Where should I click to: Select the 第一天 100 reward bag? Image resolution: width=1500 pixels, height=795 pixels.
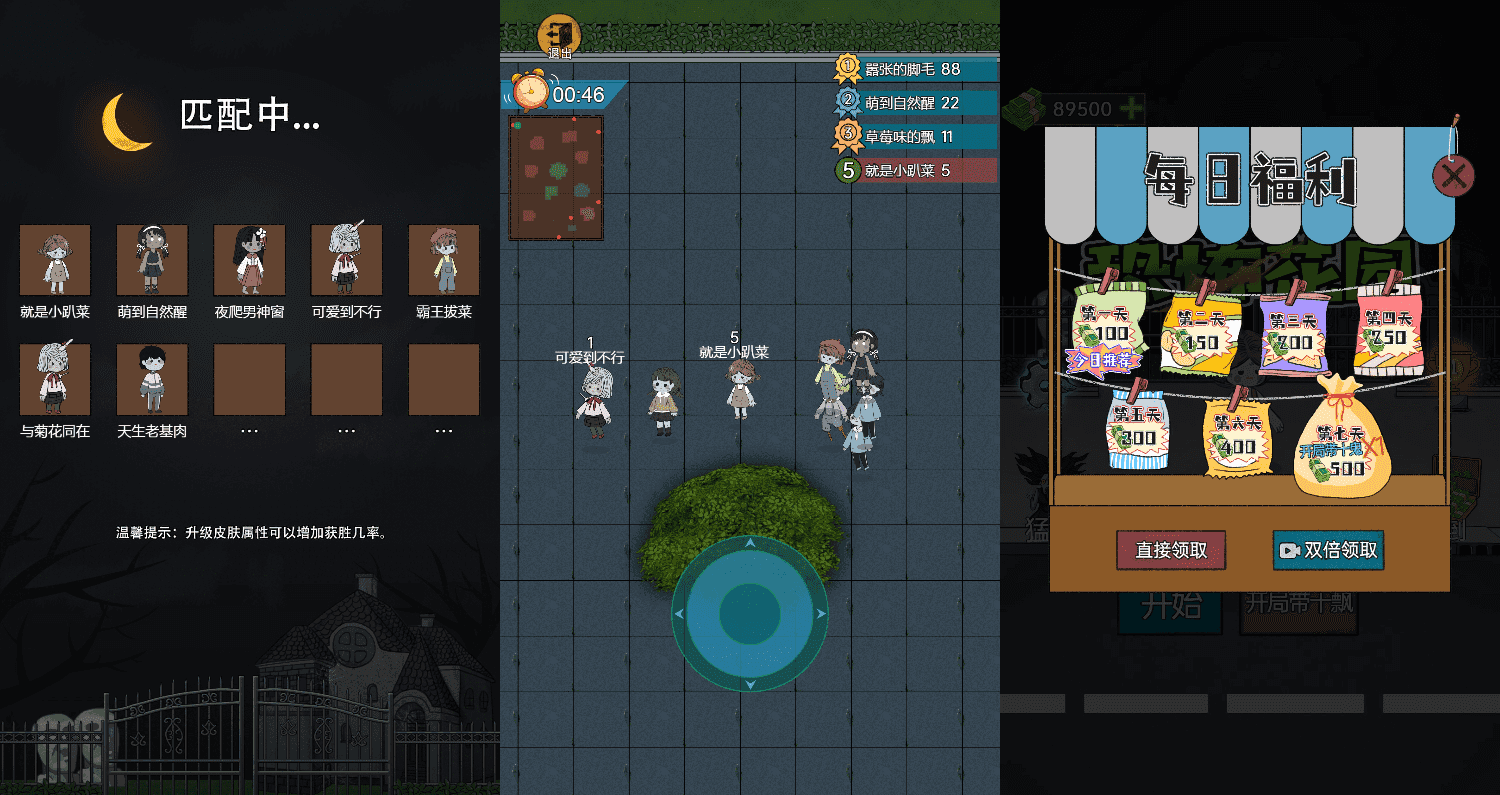pyautogui.click(x=1104, y=329)
